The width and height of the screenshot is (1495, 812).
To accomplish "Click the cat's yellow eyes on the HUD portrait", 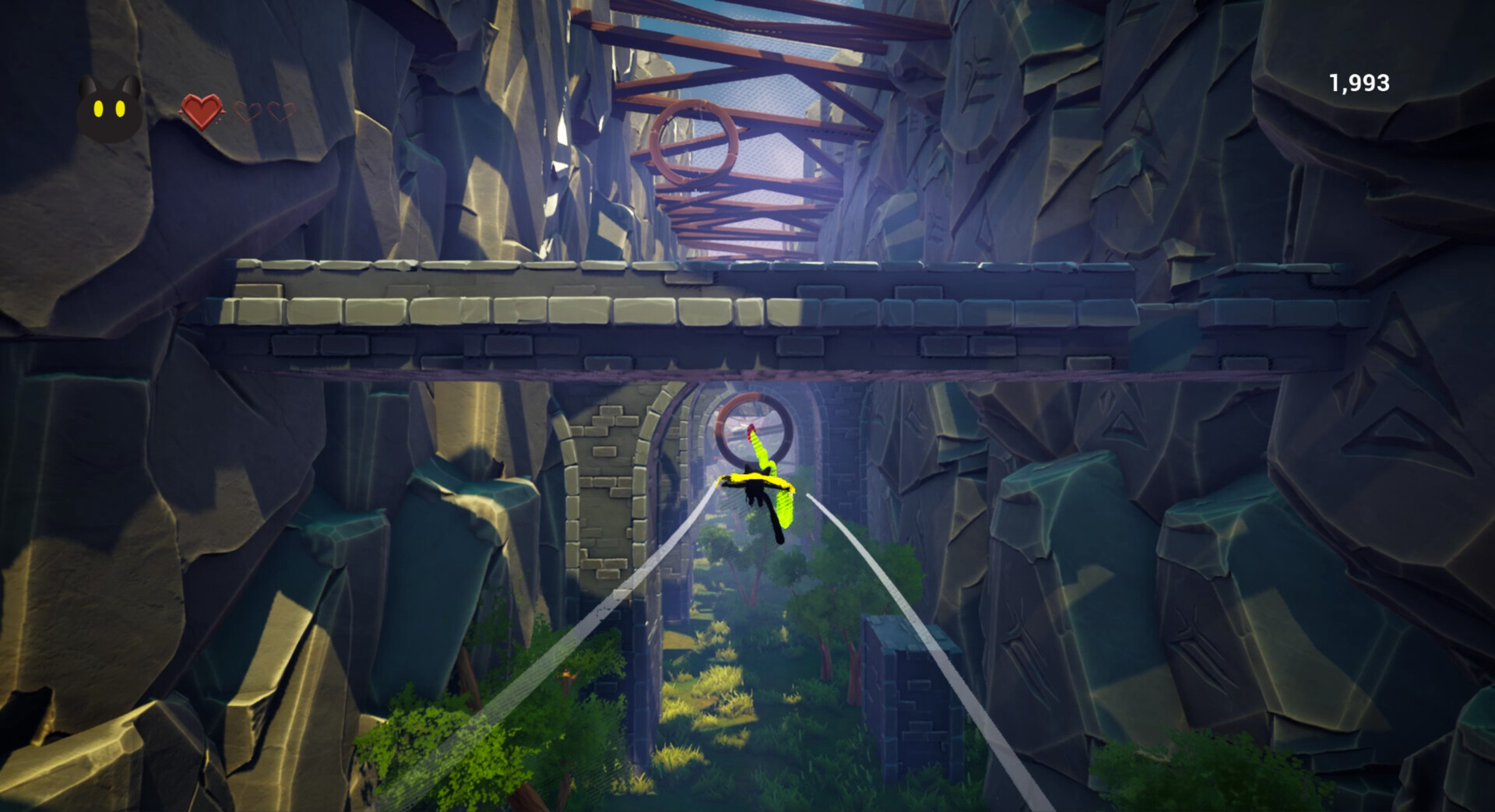I will coord(110,109).
